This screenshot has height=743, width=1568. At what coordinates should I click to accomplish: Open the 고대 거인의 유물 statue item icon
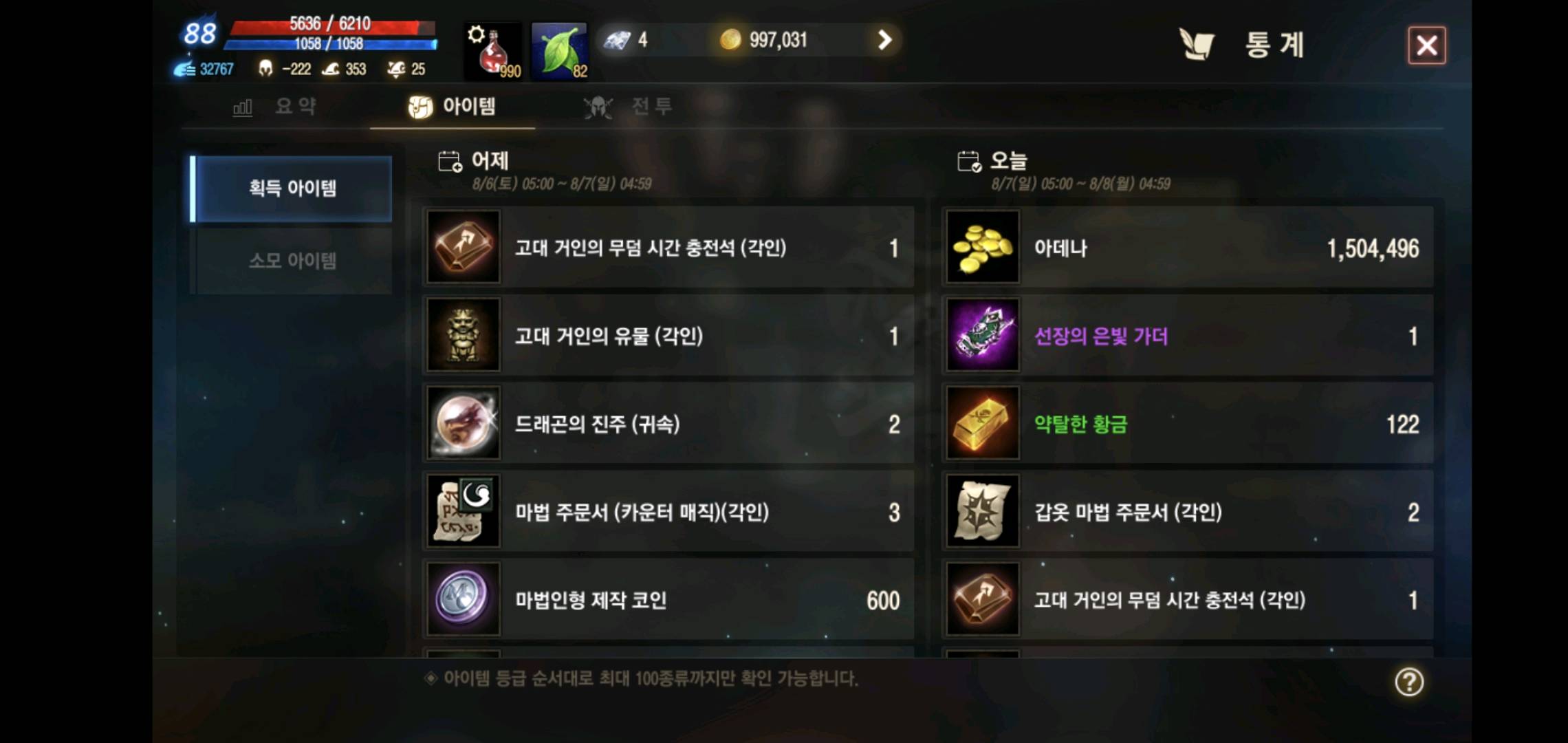coord(463,336)
